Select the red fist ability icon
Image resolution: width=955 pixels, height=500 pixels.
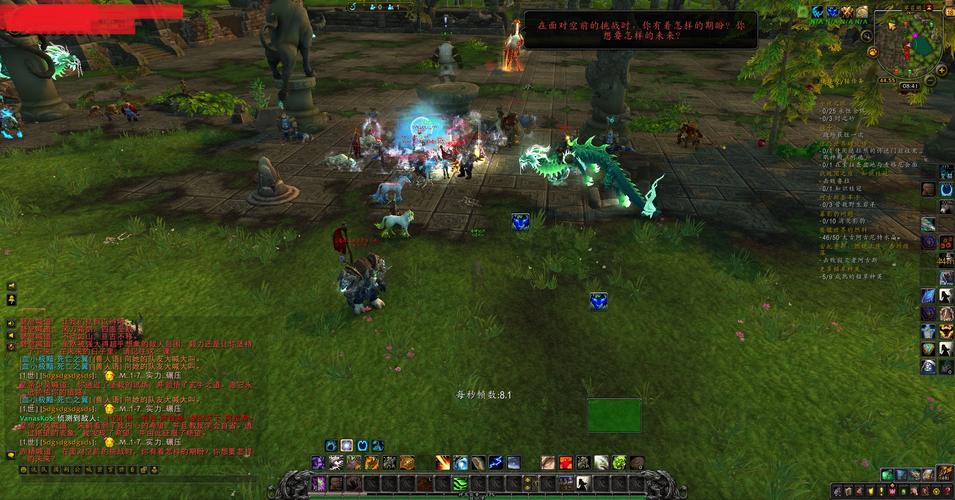point(565,462)
